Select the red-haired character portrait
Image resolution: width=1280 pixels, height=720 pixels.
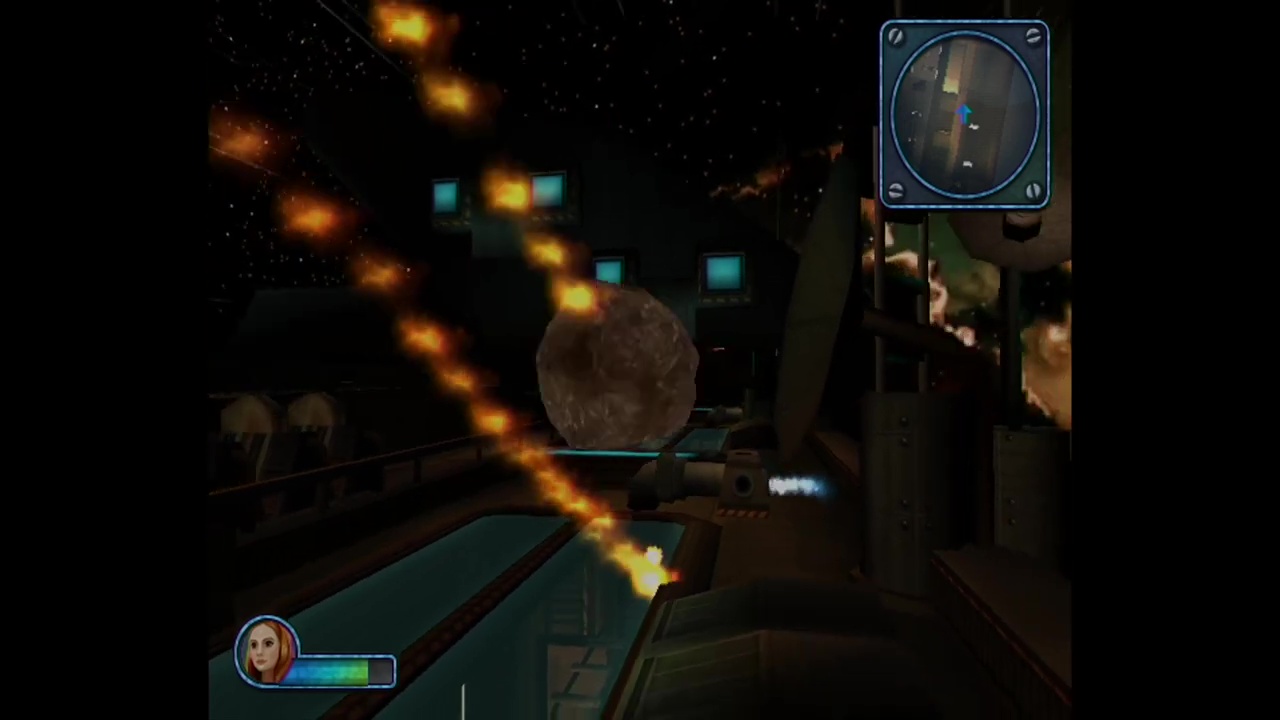[x=267, y=652]
